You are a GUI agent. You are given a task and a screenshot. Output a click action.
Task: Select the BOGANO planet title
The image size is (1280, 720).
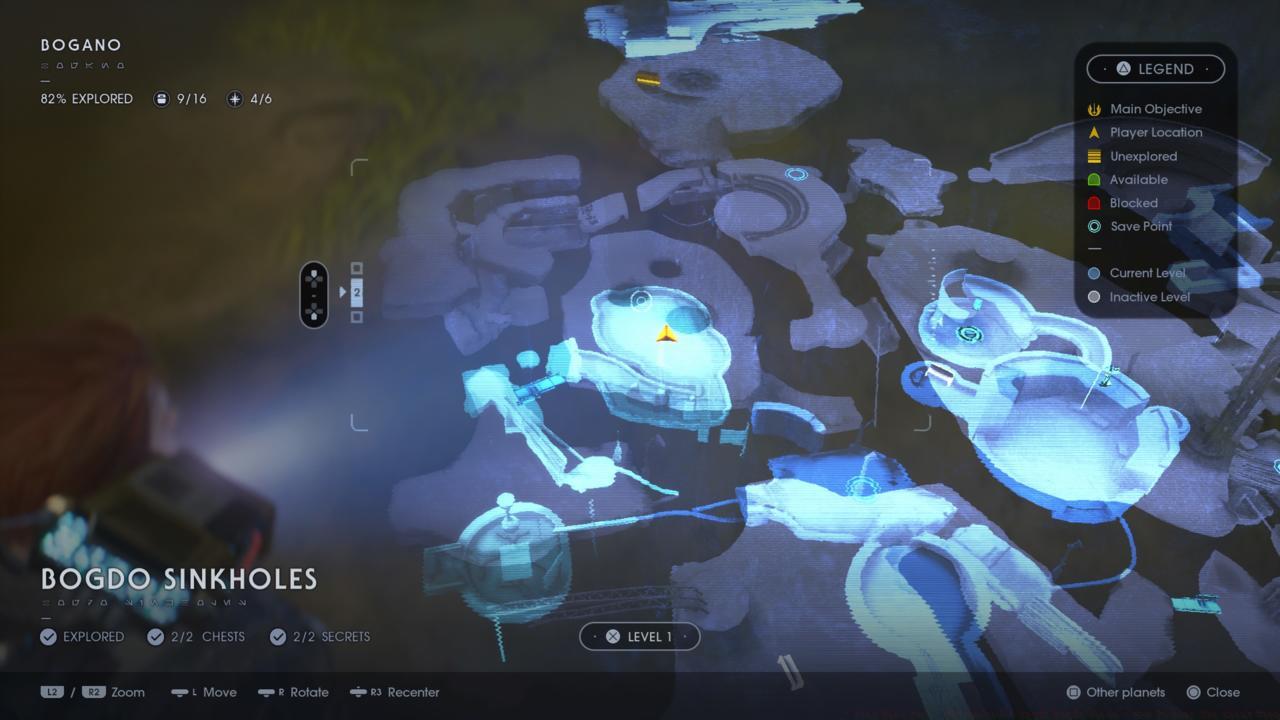[x=80, y=45]
